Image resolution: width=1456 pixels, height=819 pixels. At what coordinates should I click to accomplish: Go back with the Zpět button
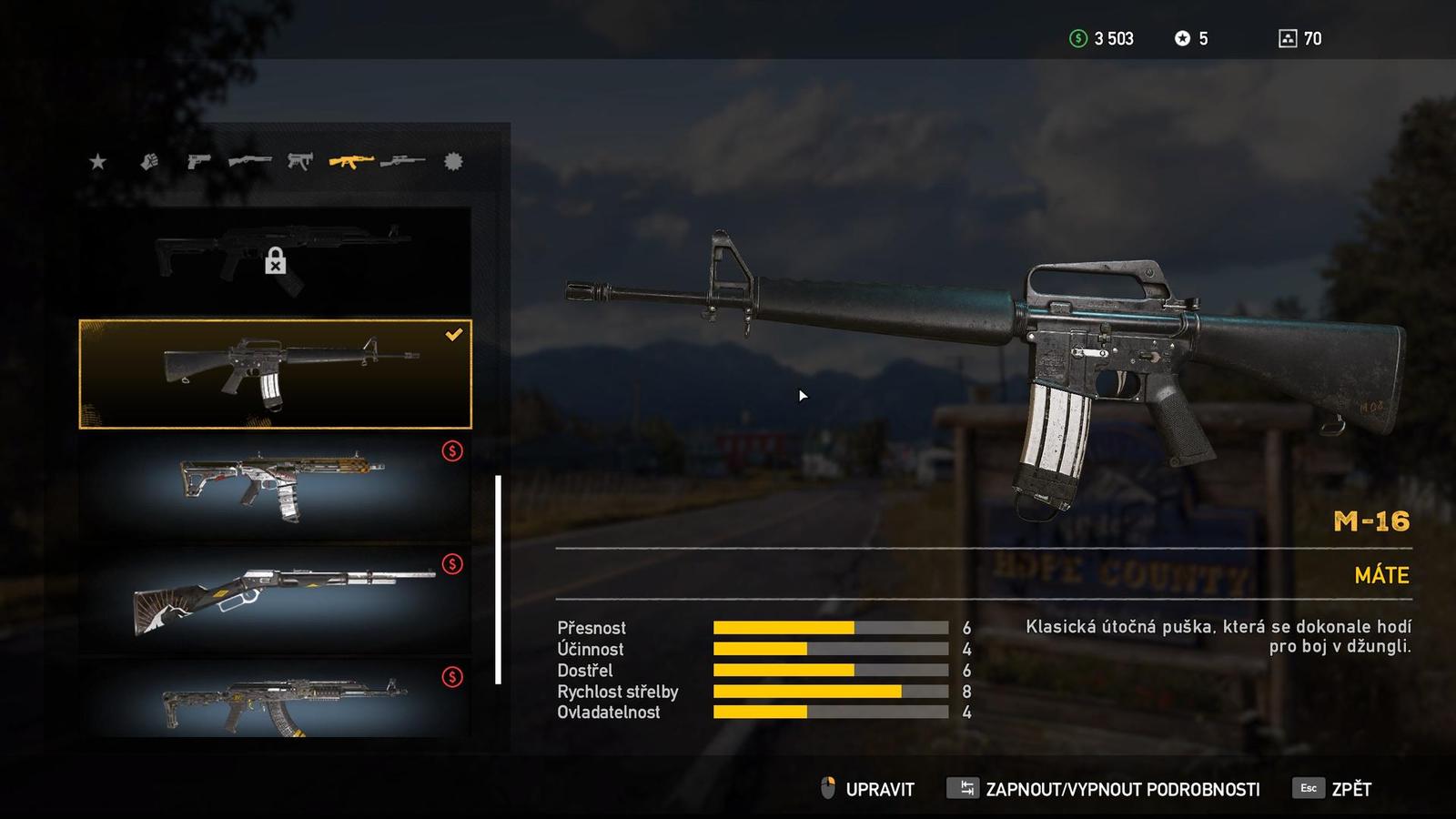point(1333,789)
